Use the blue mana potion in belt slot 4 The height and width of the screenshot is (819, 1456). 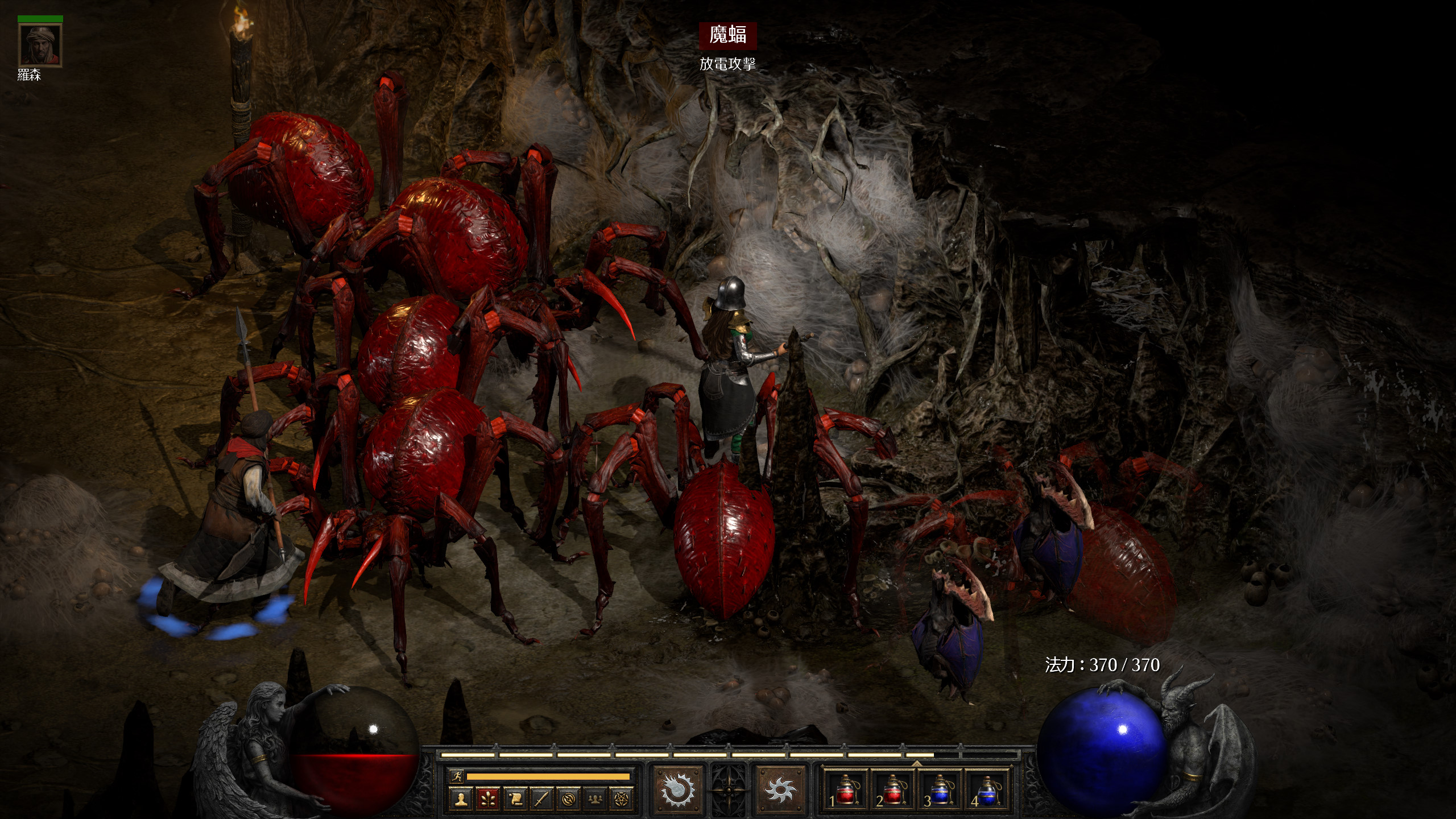[x=986, y=791]
